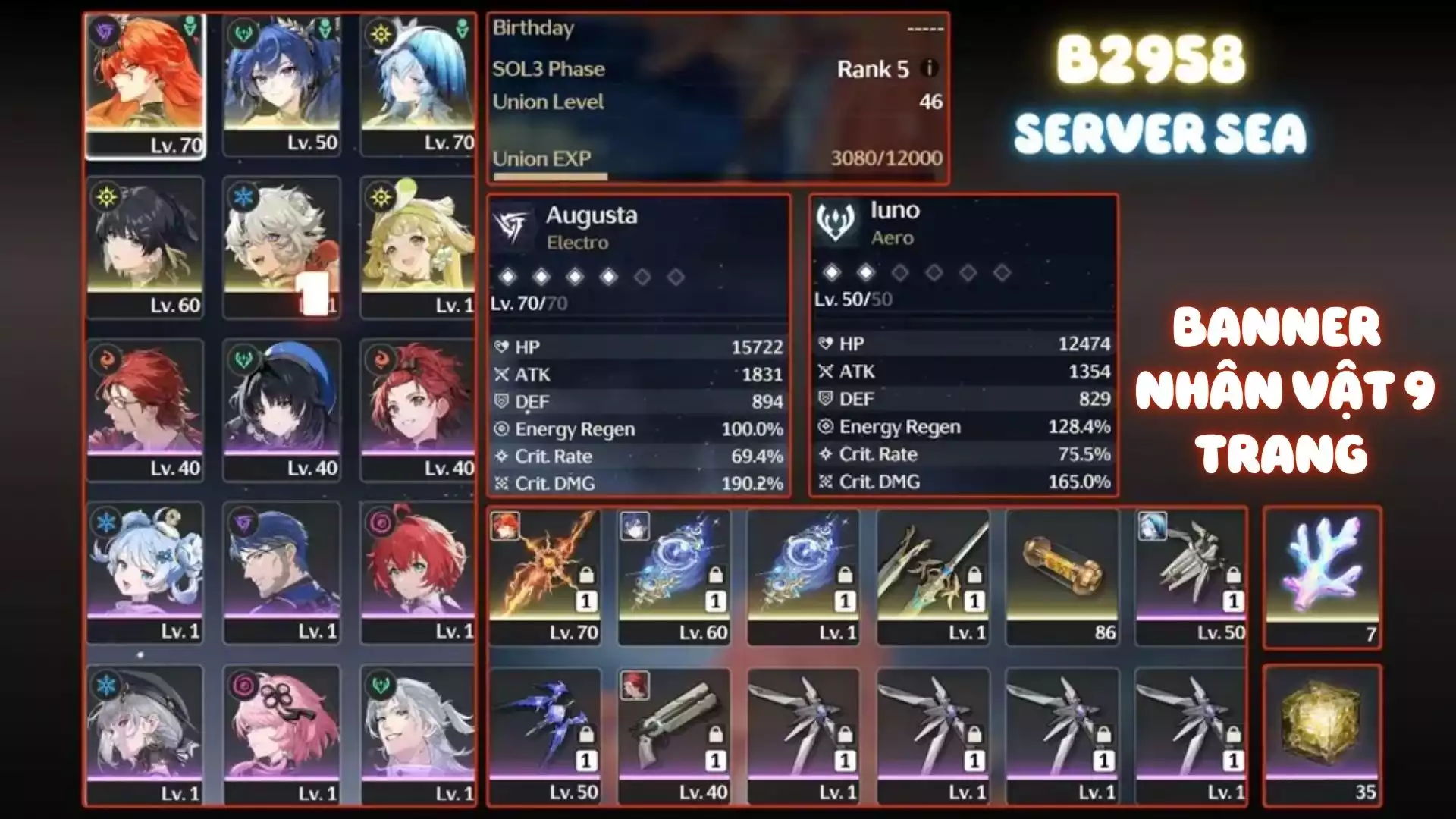
Task: Select the flaming orange Lv. 70 weapon
Action: click(x=544, y=576)
